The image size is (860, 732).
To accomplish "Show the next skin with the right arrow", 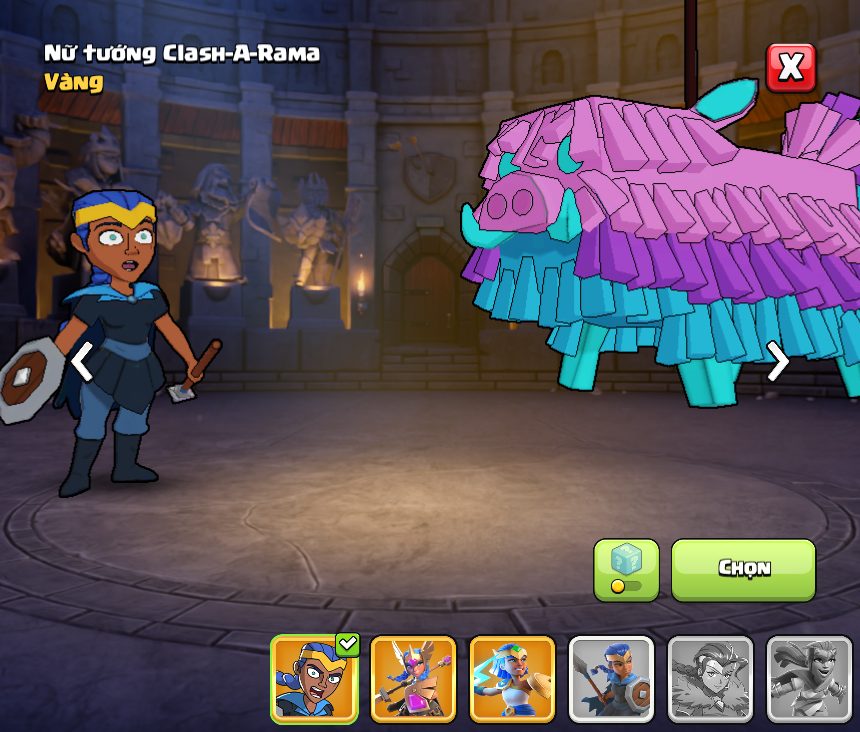I will coord(778,361).
